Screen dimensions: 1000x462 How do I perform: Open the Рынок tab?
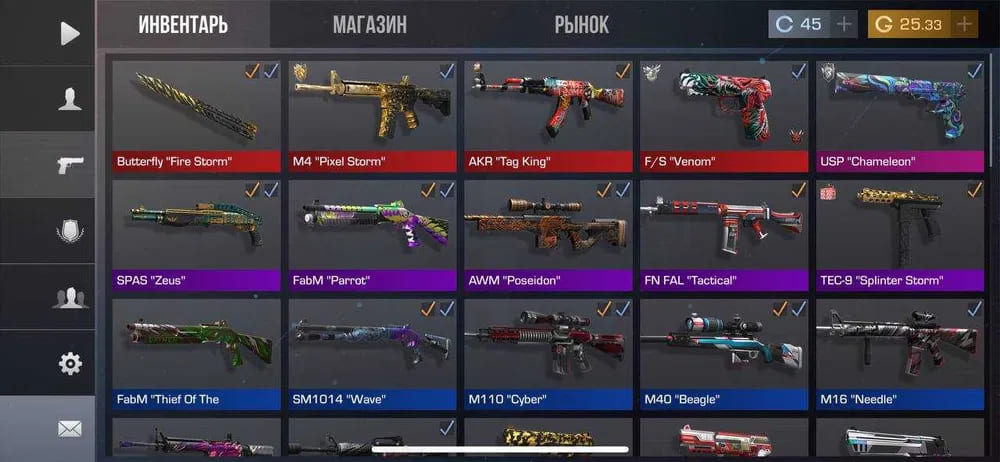click(581, 25)
